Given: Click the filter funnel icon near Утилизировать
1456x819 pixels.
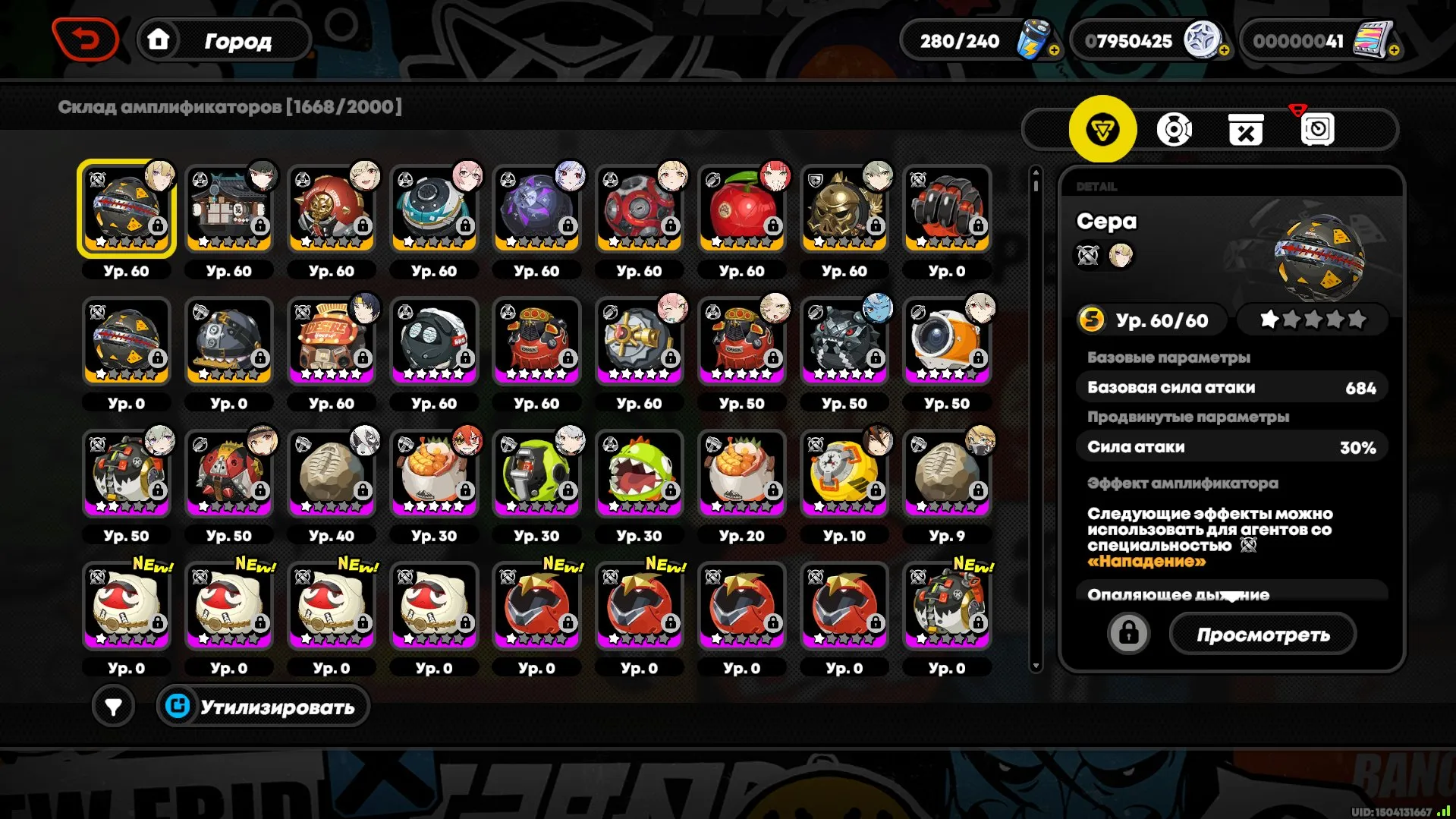Looking at the screenshot, I should tap(114, 705).
